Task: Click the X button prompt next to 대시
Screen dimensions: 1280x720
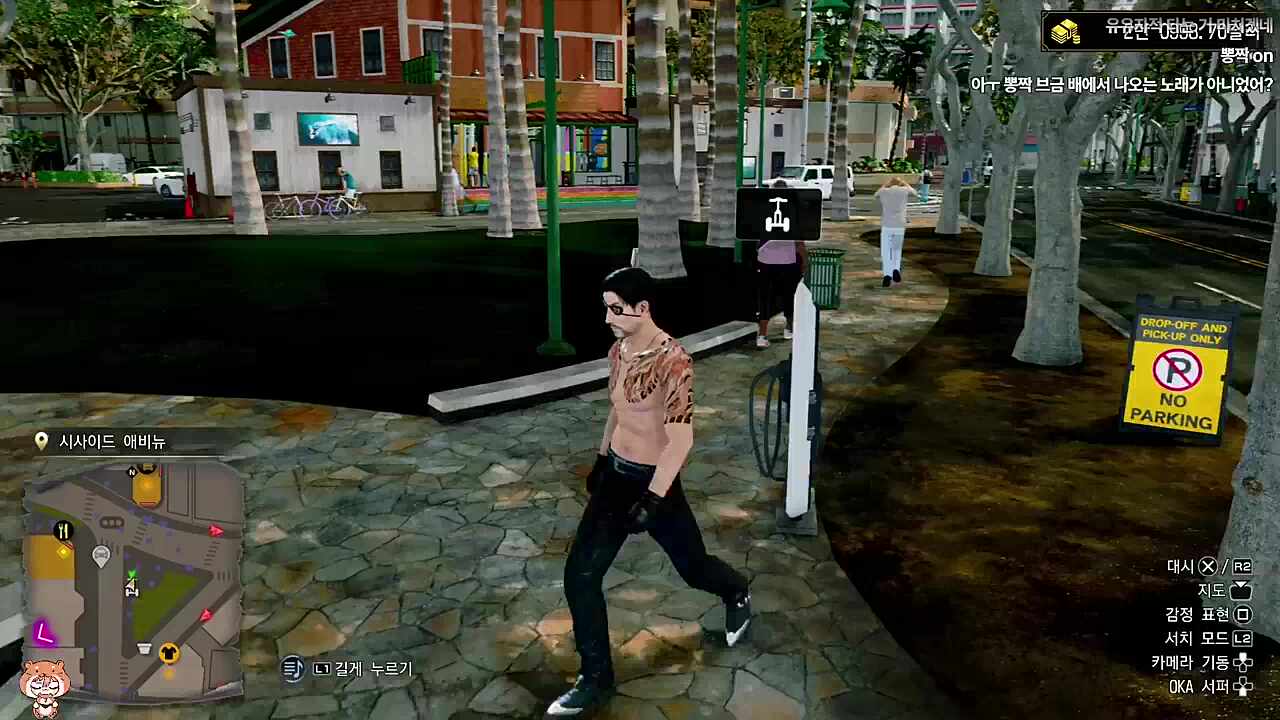Action: coord(1207,566)
